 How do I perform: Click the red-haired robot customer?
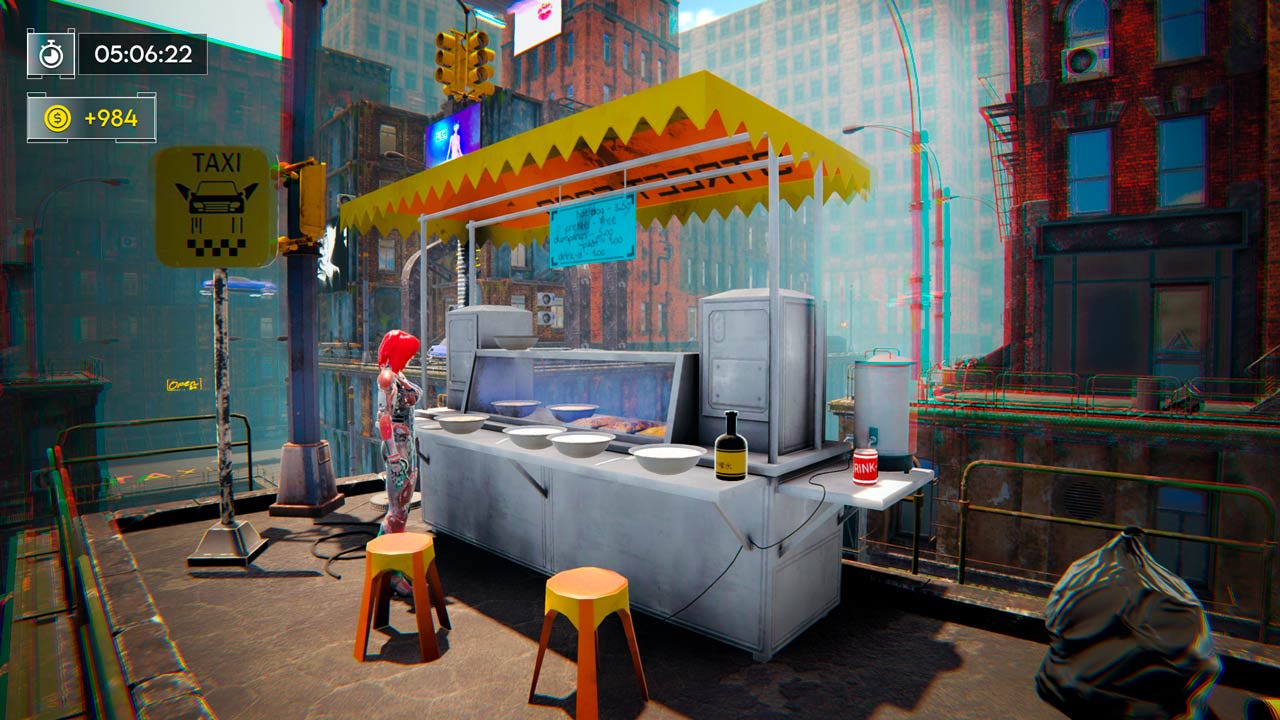[398, 420]
